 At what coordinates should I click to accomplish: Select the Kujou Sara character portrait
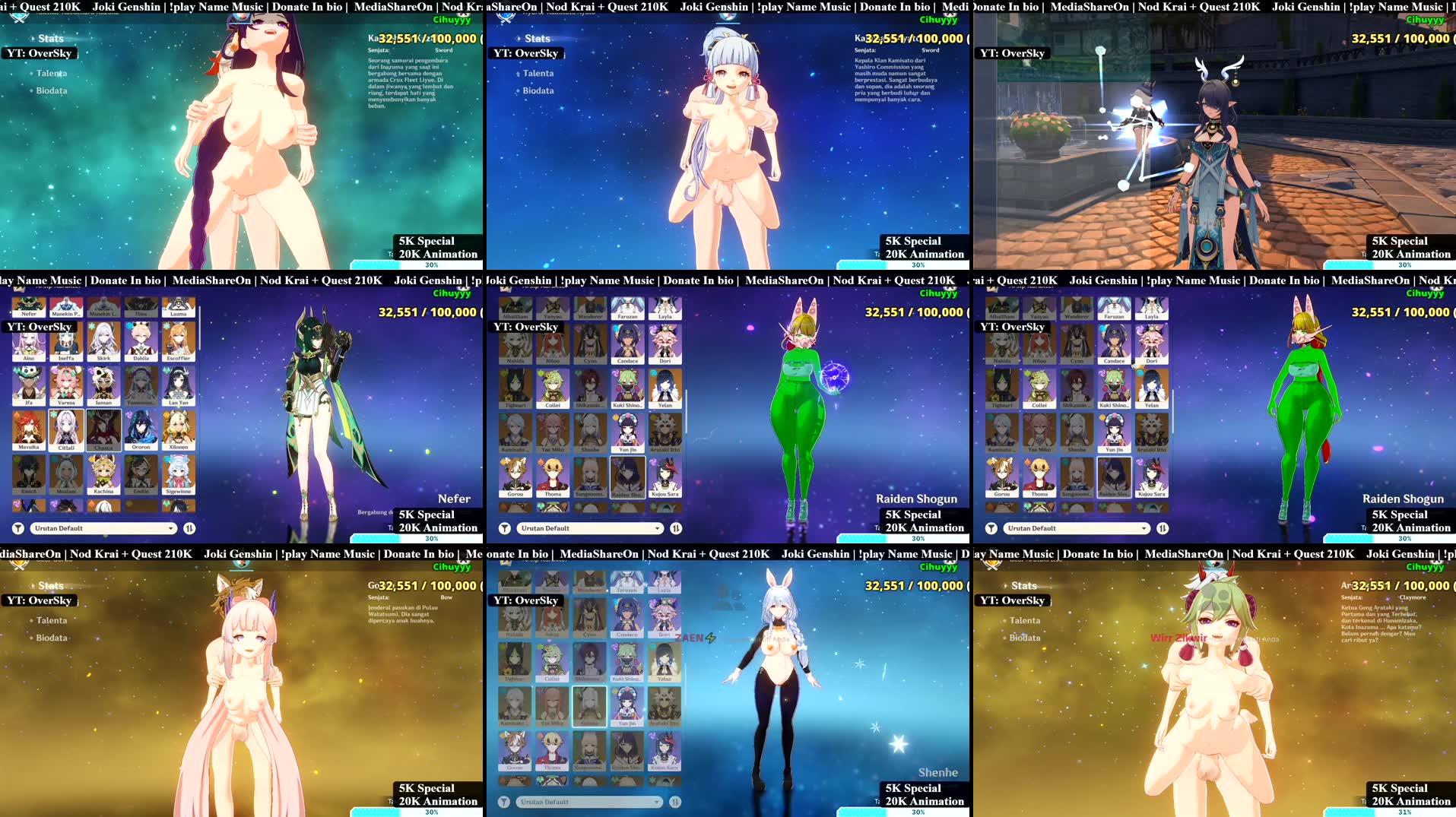point(666,475)
